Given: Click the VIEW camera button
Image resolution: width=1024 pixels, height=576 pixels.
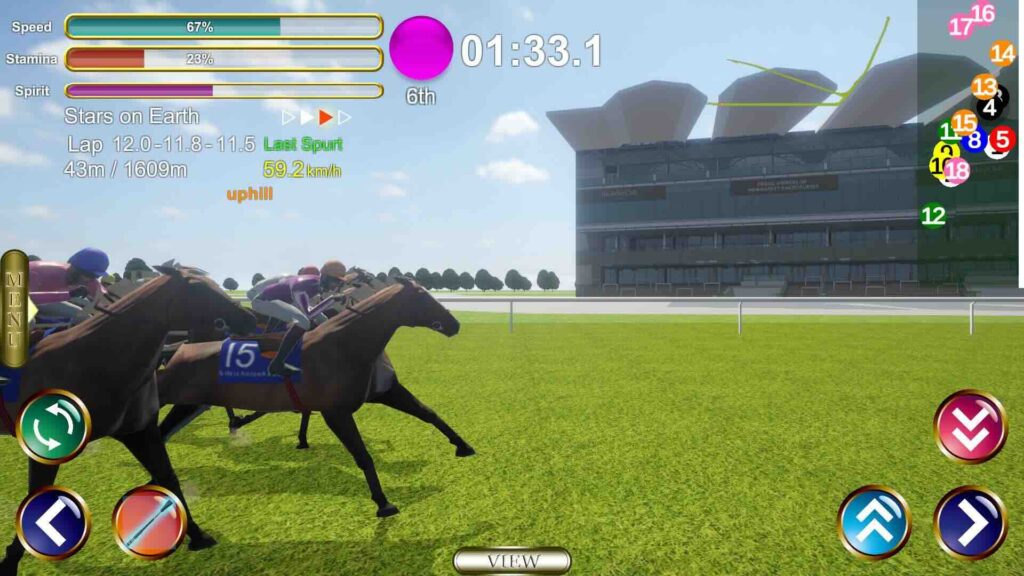Looking at the screenshot, I should click(x=512, y=561).
